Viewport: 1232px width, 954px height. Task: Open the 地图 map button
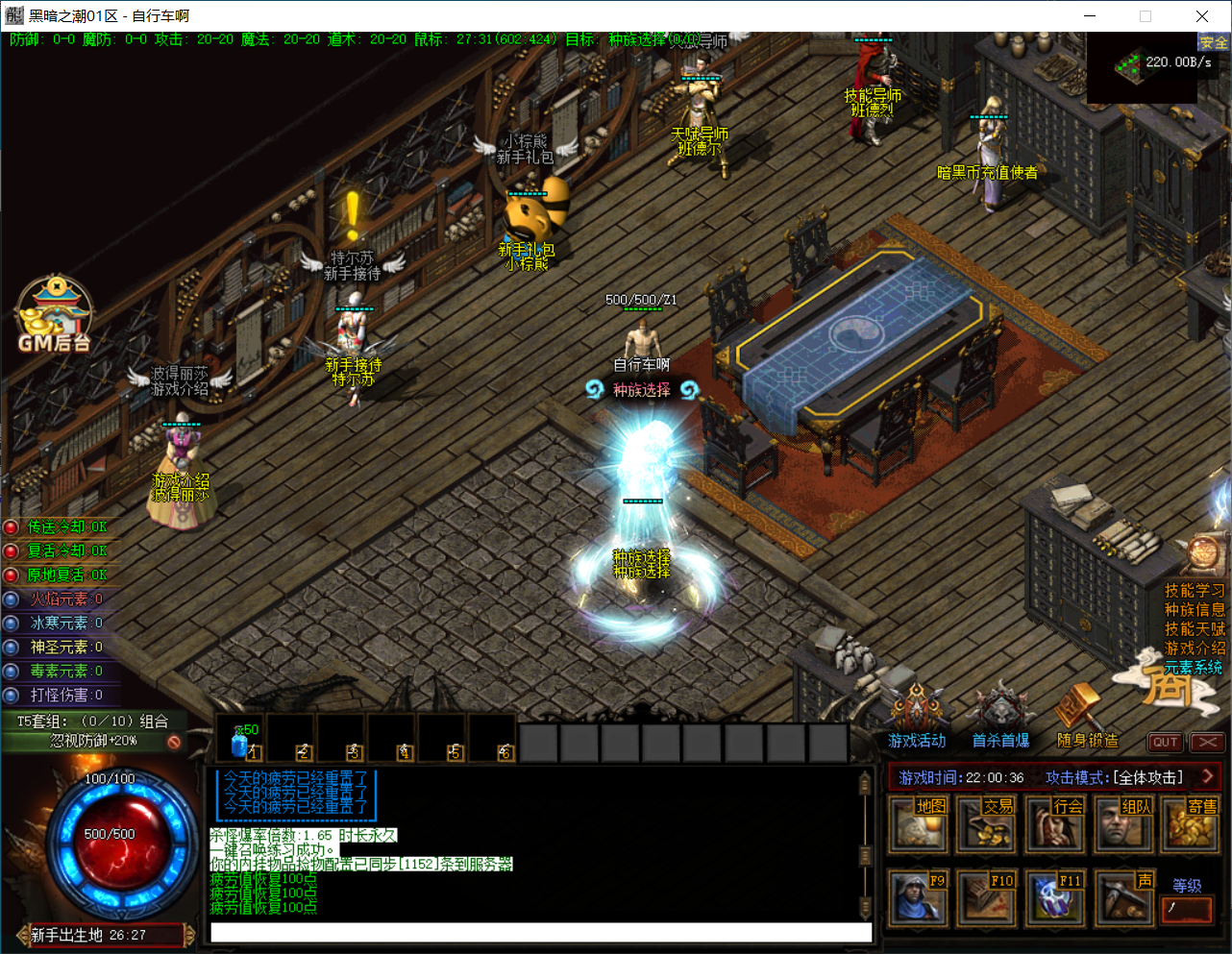pyautogui.click(x=918, y=823)
